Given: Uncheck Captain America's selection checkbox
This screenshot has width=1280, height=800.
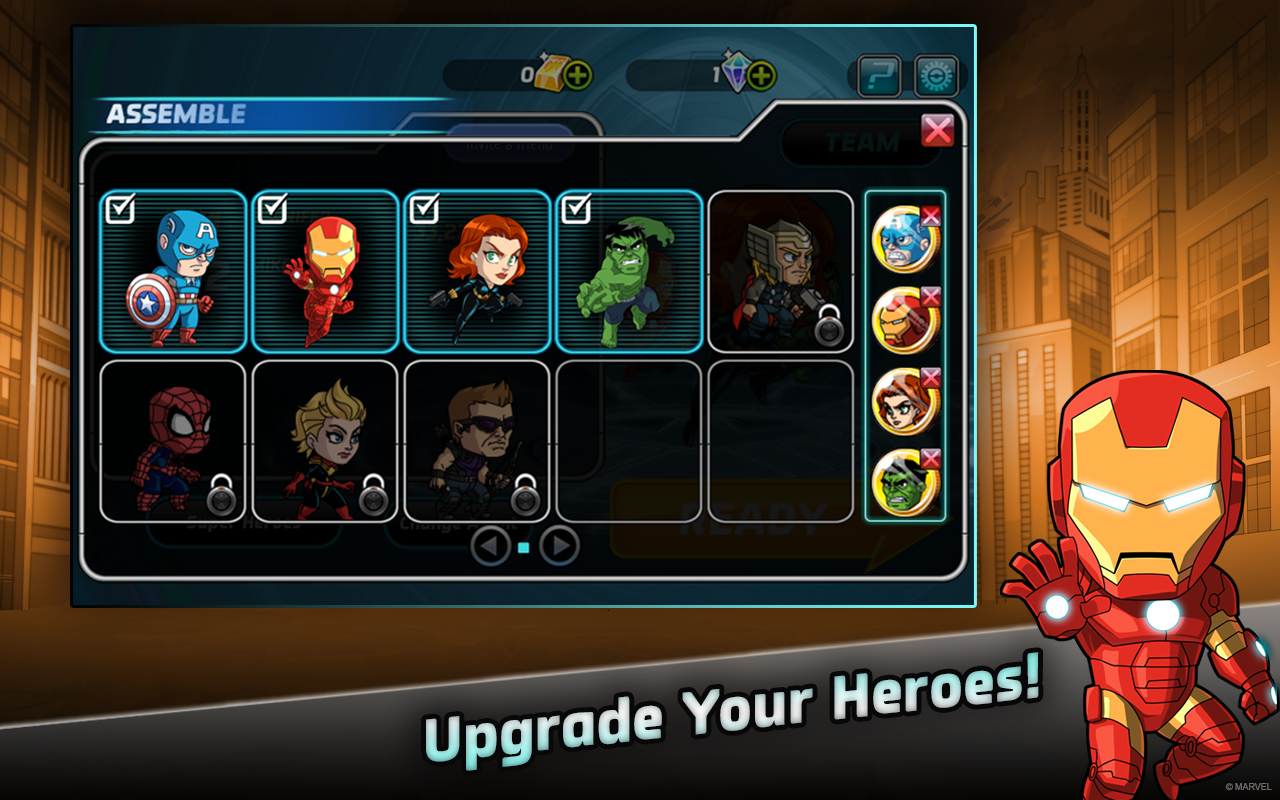Looking at the screenshot, I should (x=122, y=209).
